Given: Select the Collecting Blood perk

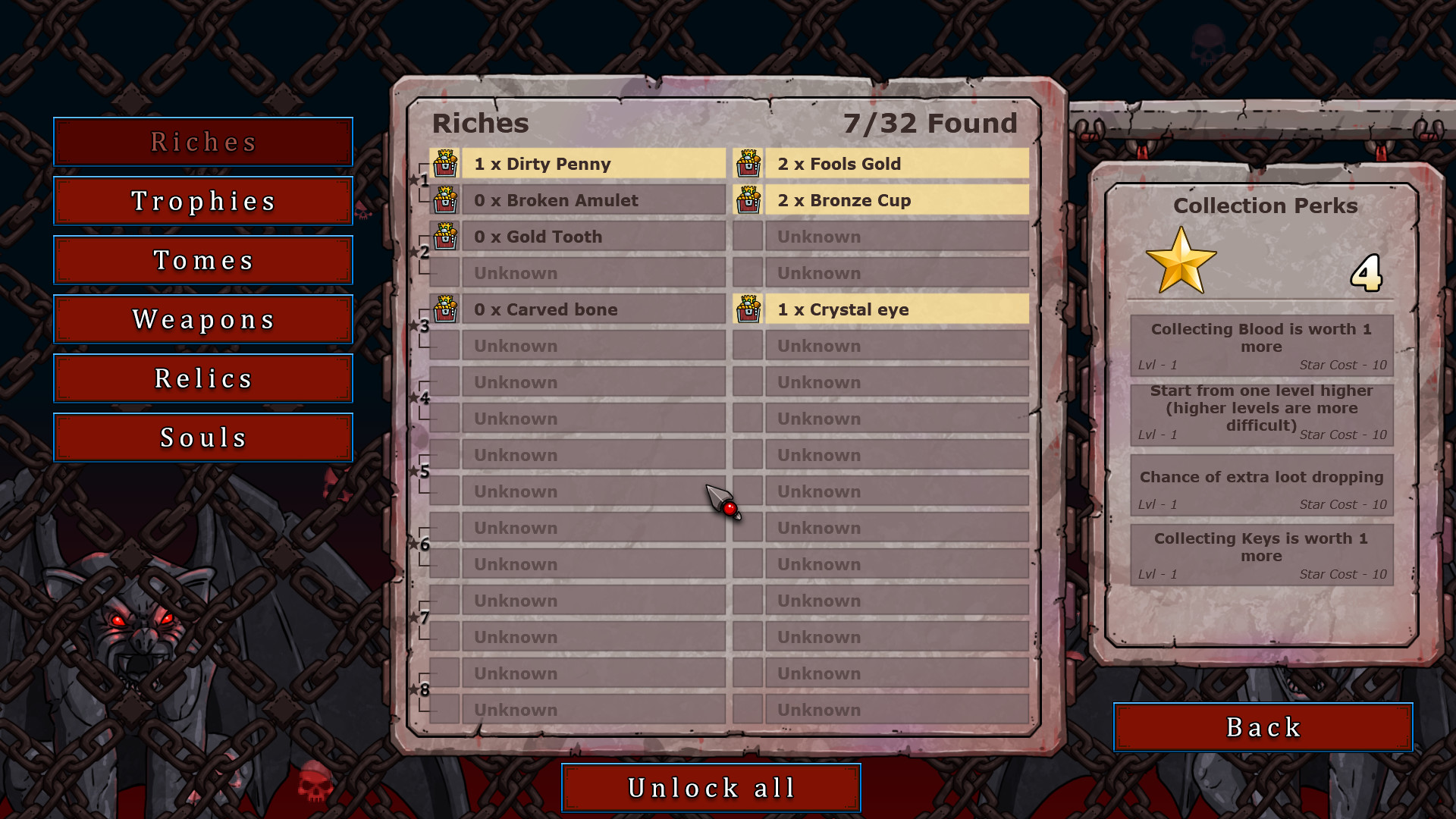Looking at the screenshot, I should click(1261, 344).
